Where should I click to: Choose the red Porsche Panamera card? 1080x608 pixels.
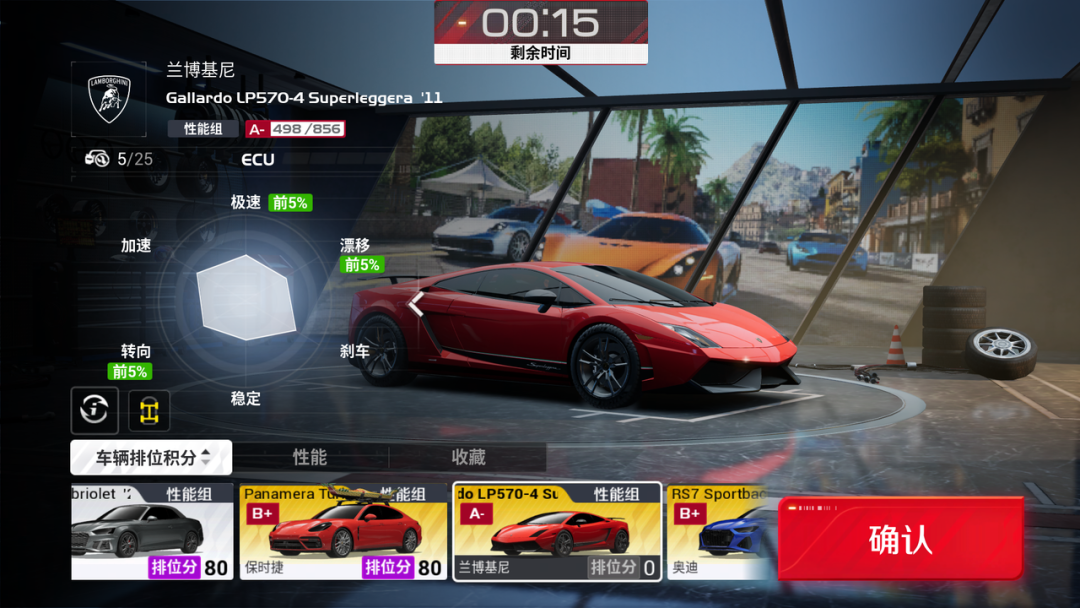(x=343, y=532)
